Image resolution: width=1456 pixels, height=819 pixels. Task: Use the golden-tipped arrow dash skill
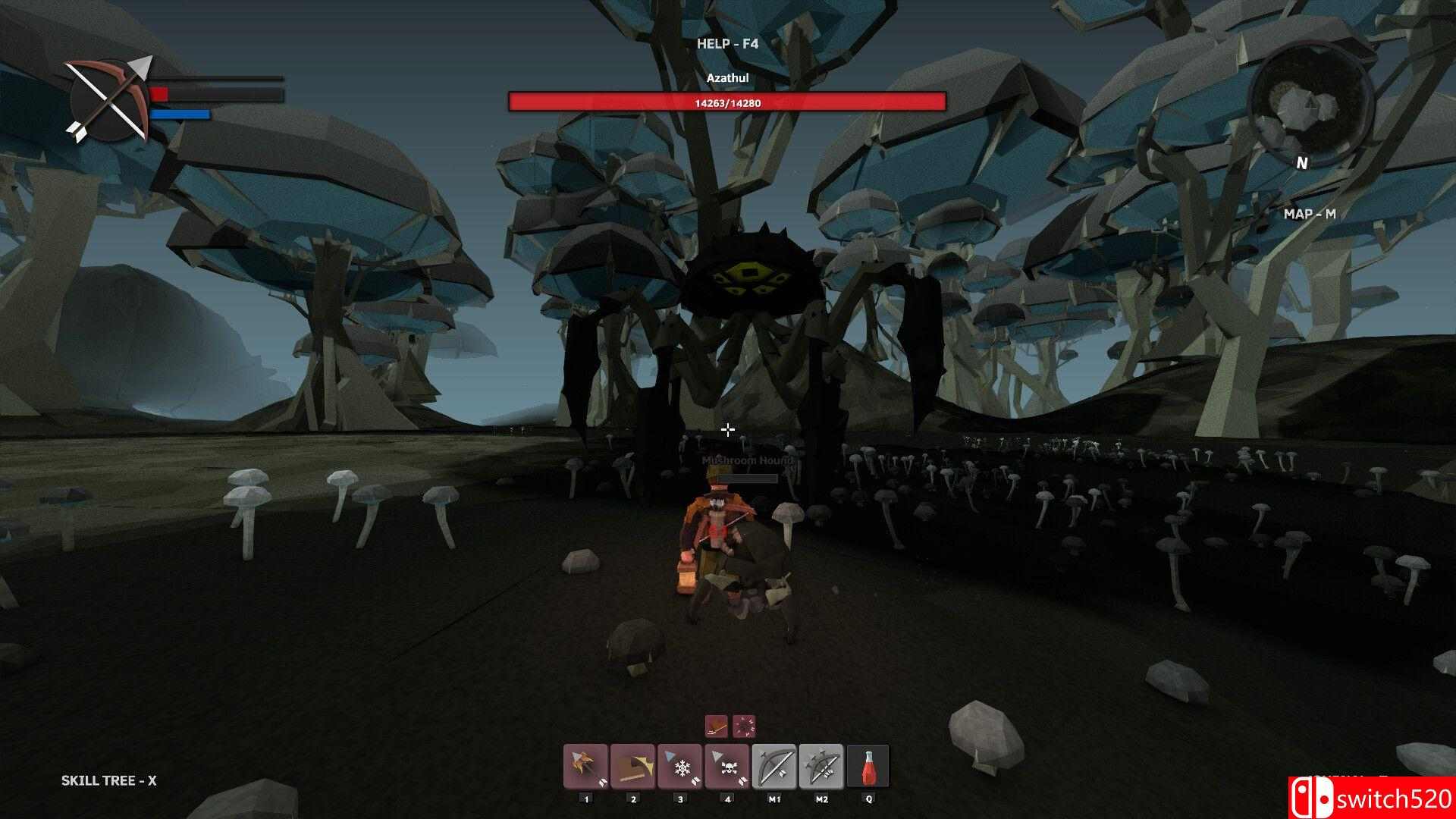pos(632,767)
